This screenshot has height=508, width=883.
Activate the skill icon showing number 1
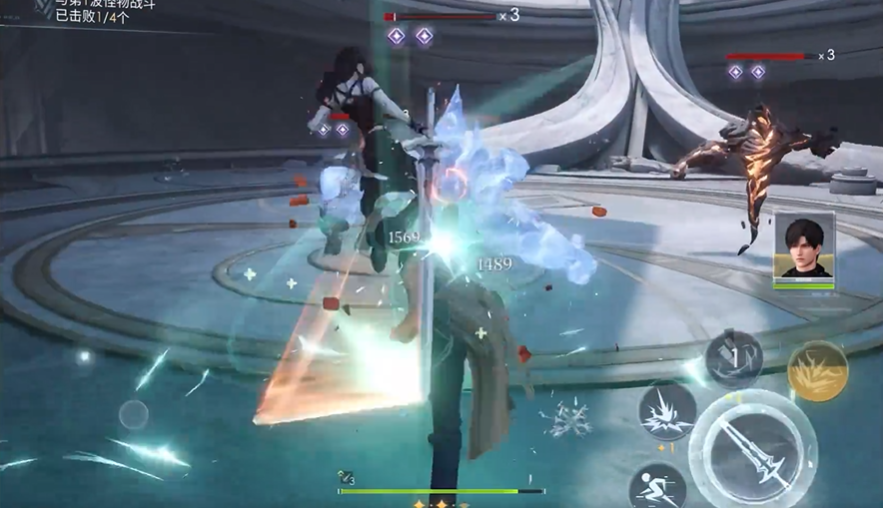pyautogui.click(x=734, y=359)
